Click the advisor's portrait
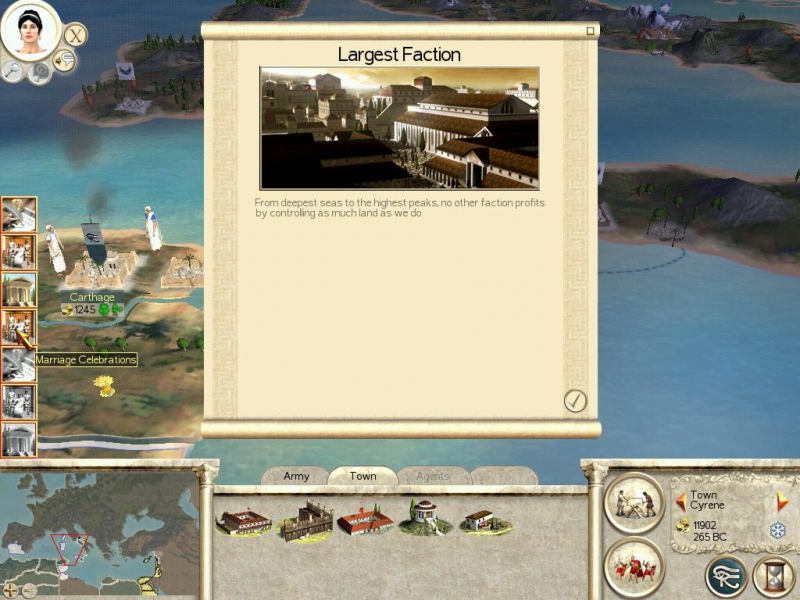 point(31,30)
